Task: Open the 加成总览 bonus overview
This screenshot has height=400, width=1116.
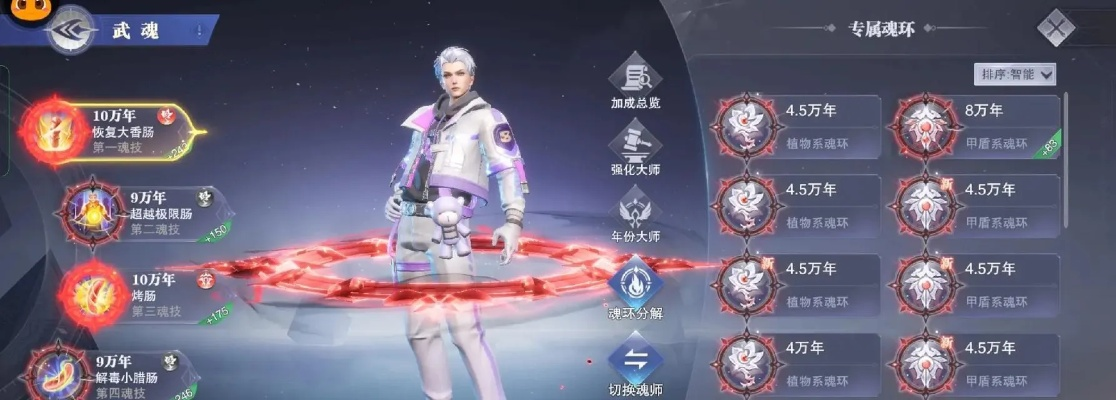Action: [x=636, y=84]
